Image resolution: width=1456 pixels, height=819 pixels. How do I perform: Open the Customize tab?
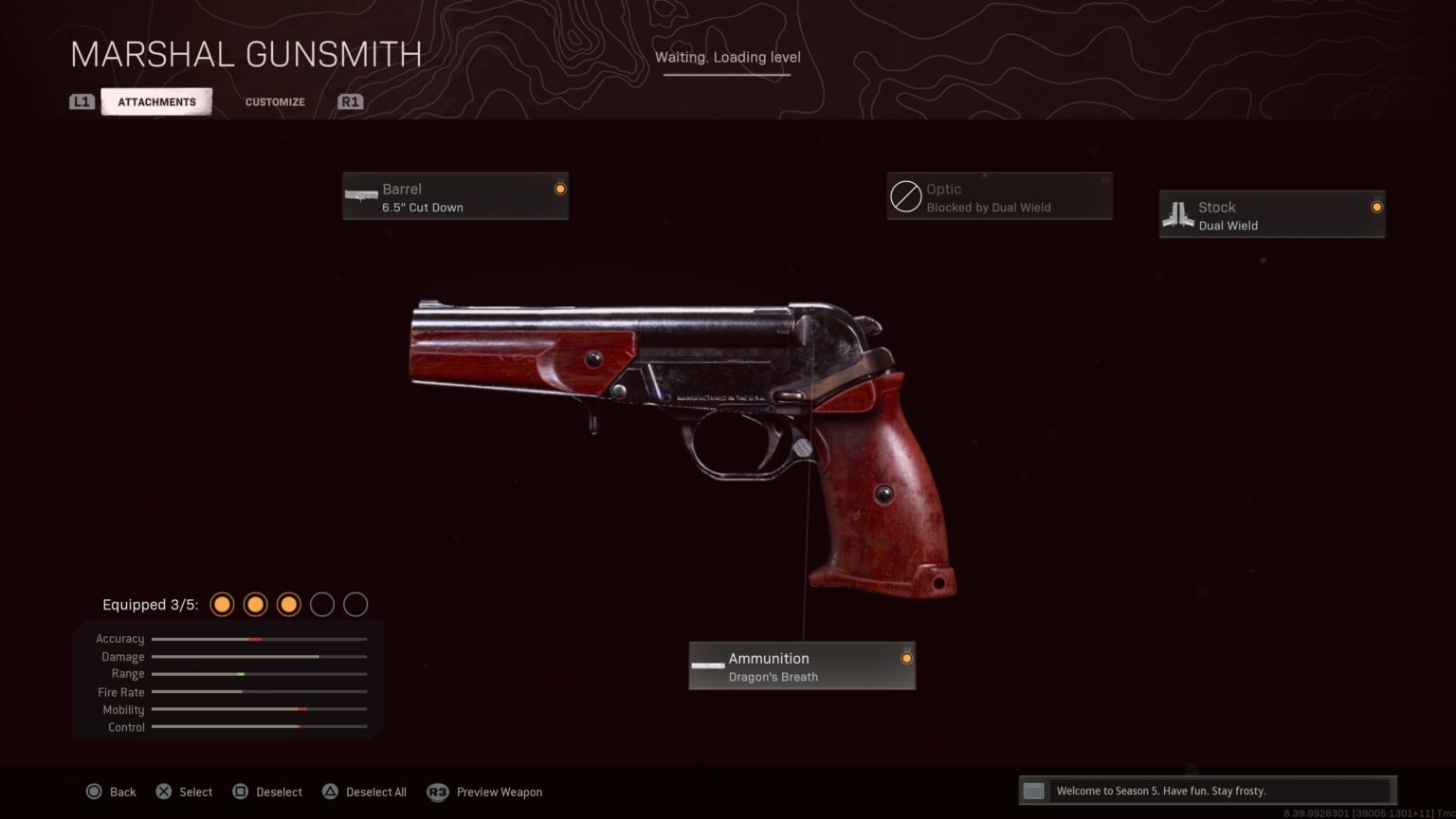coord(275,101)
